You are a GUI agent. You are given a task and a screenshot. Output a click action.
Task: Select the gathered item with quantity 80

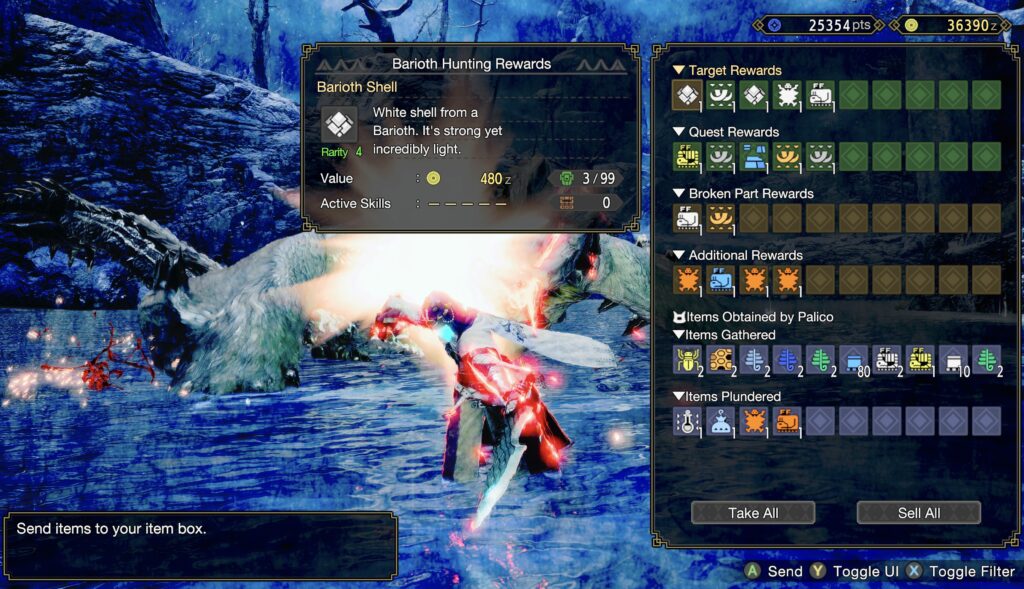pyautogui.click(x=855, y=359)
